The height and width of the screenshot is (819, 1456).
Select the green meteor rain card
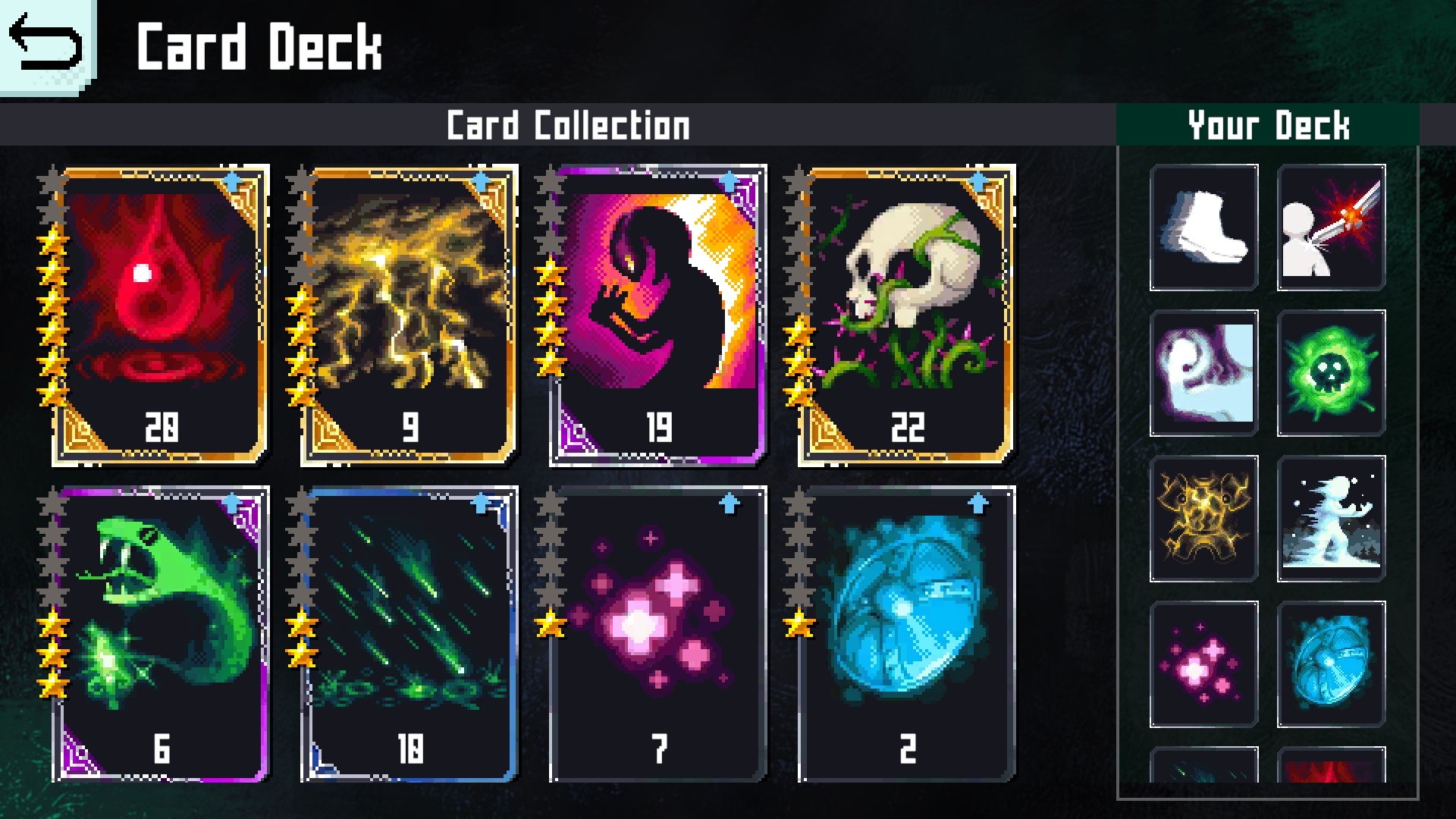(409, 635)
